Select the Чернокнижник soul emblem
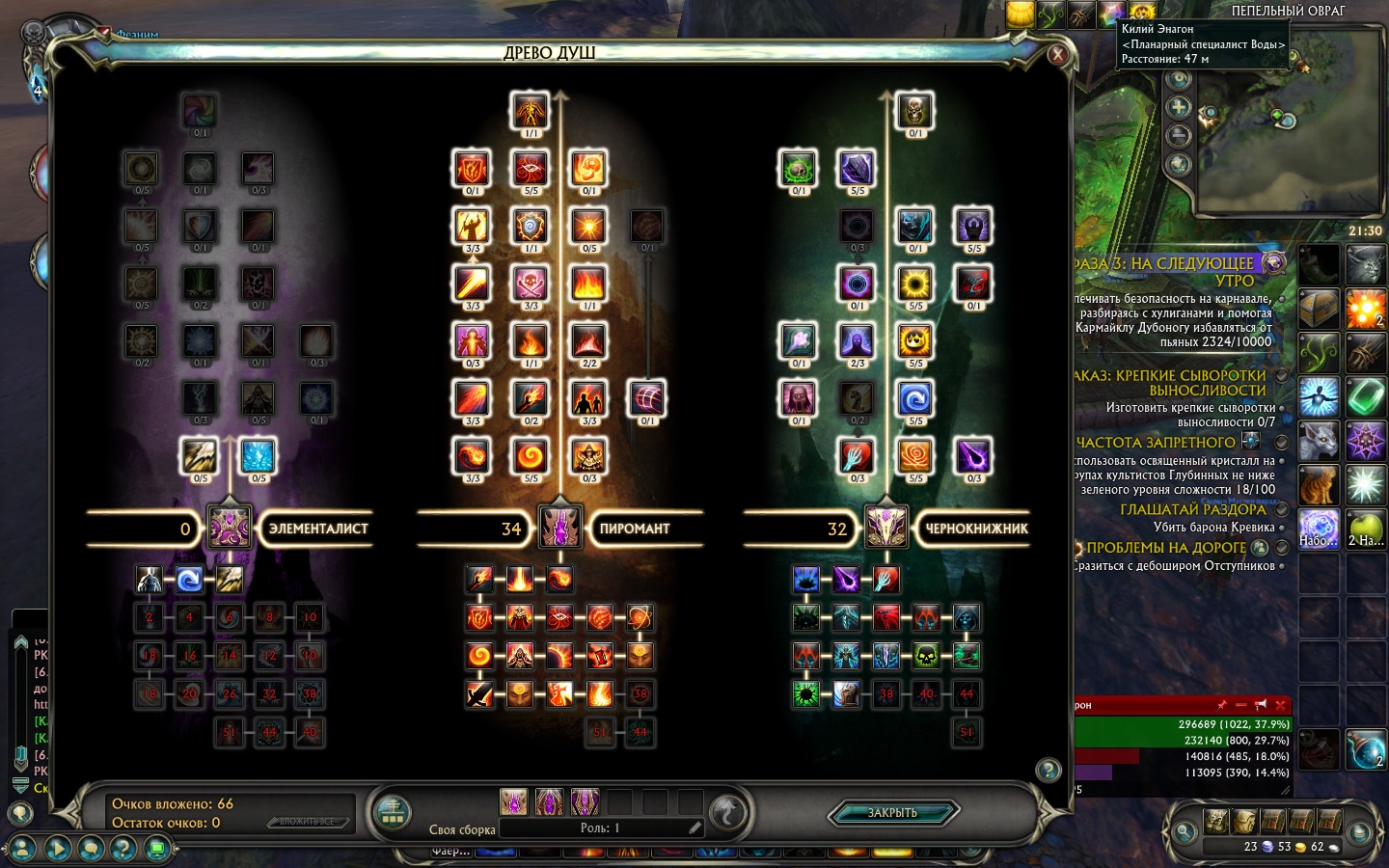 point(885,528)
